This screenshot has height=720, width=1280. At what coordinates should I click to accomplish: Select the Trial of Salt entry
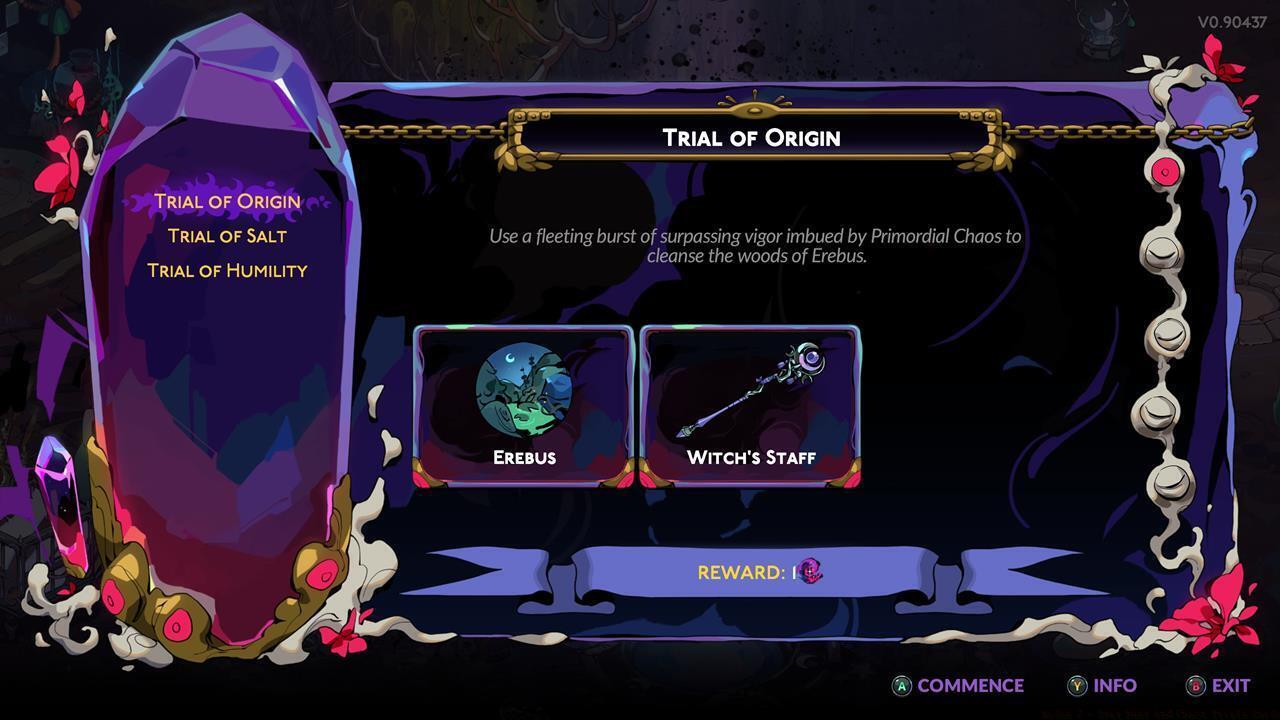[228, 237]
